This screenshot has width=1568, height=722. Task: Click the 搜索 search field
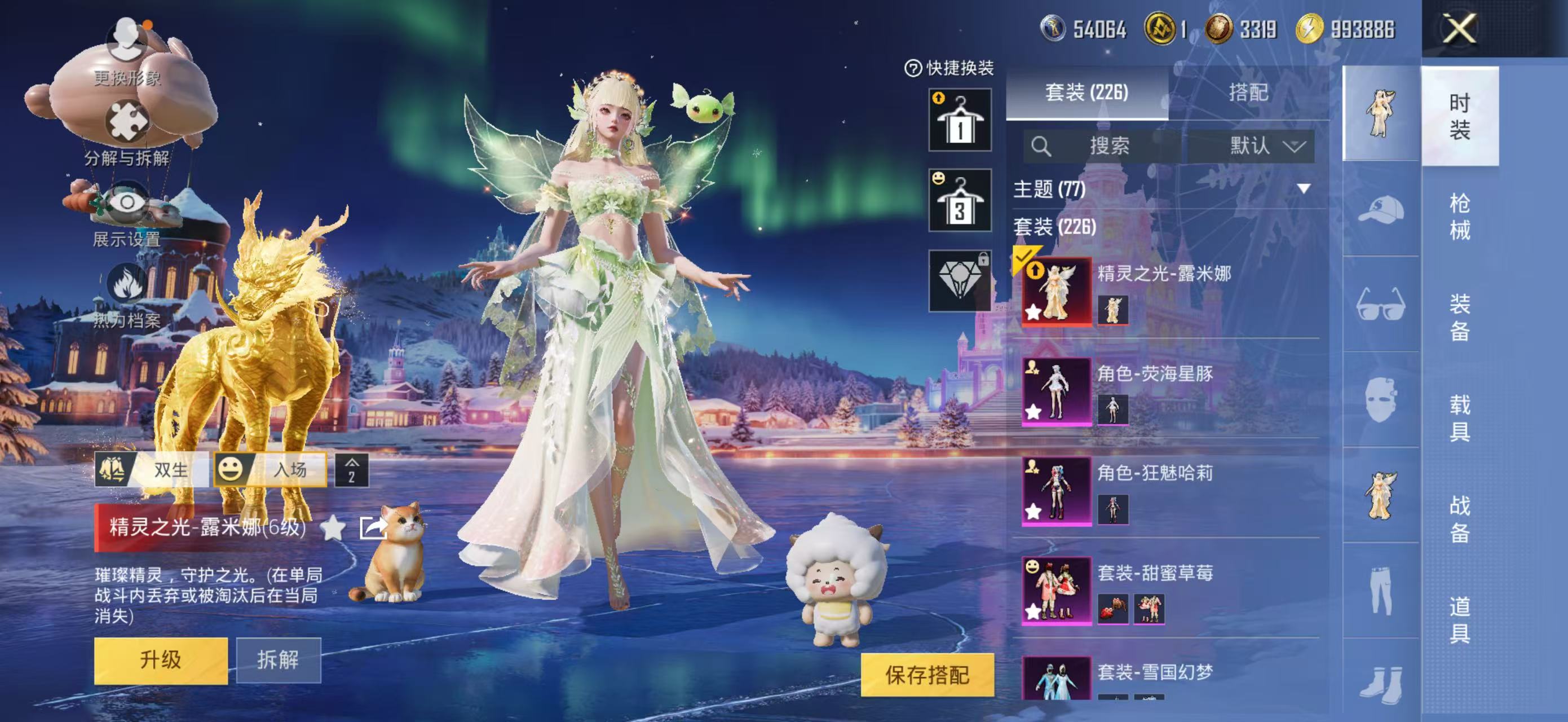[1108, 146]
